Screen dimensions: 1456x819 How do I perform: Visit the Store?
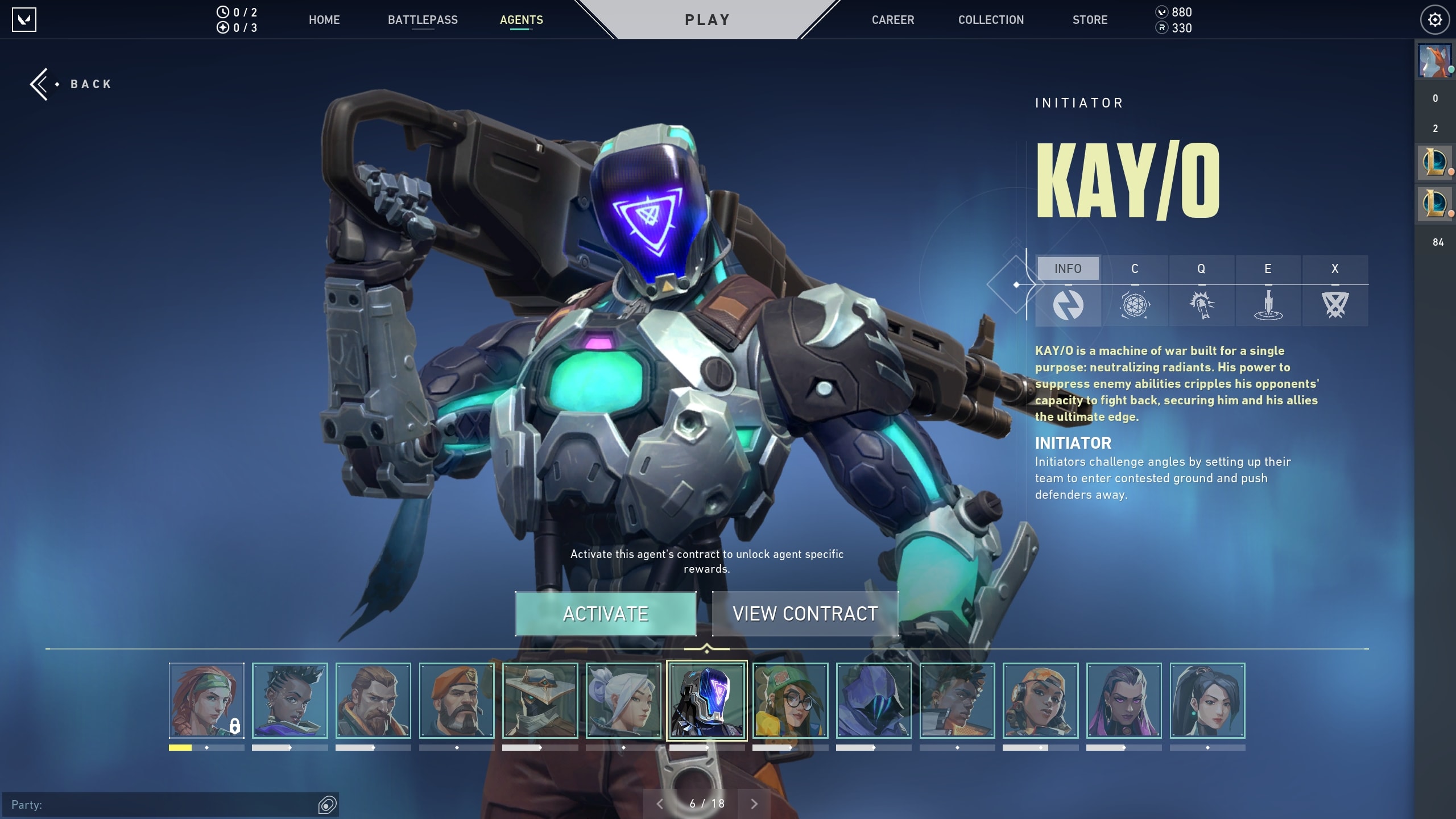coord(1090,20)
